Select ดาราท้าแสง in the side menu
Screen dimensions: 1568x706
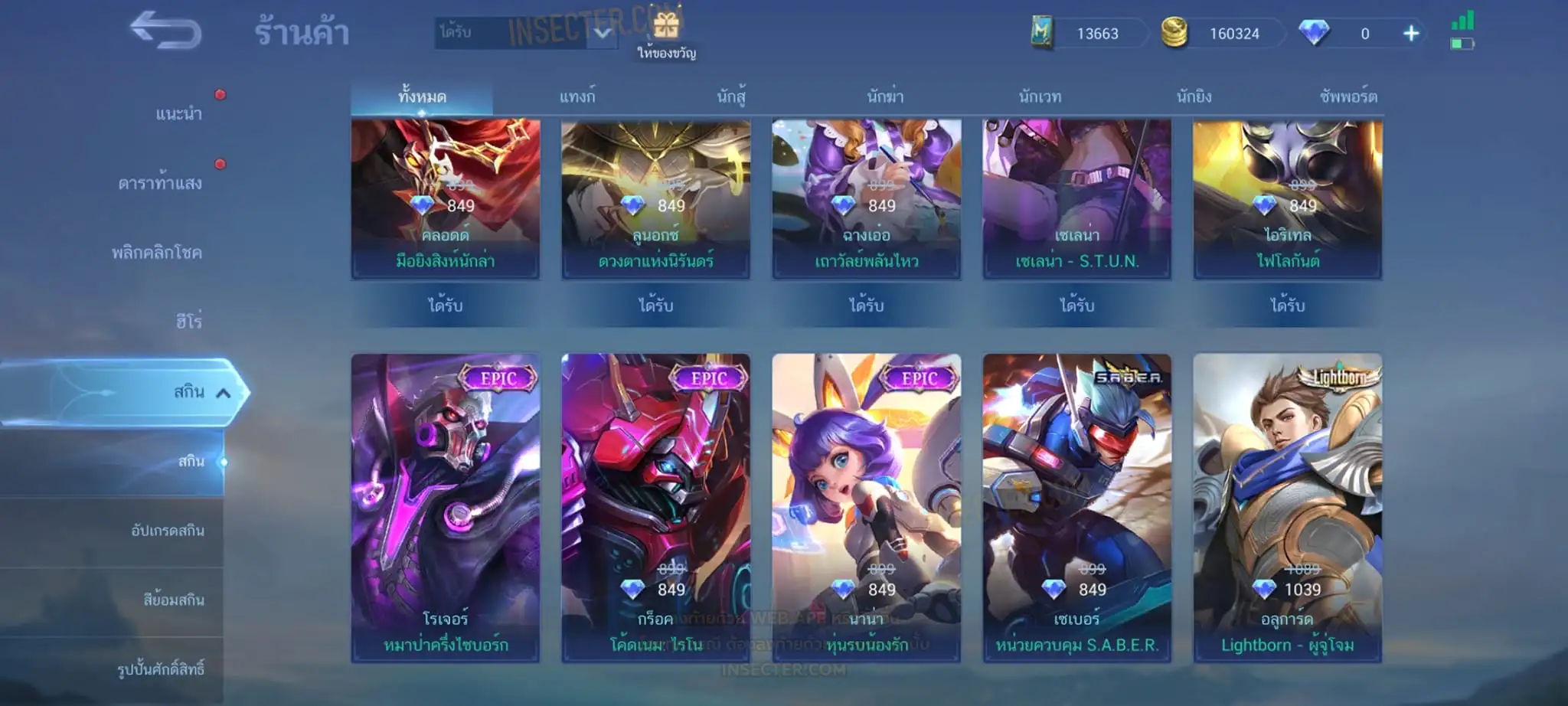click(x=160, y=183)
